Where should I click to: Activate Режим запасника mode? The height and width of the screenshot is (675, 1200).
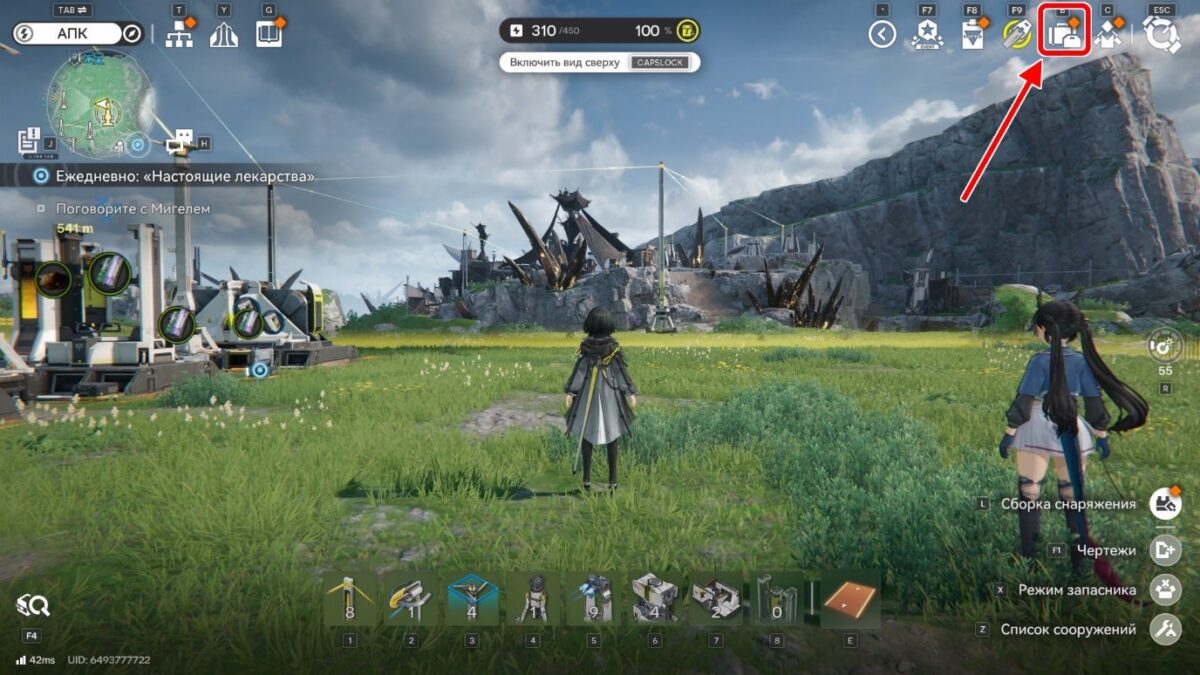click(x=1164, y=590)
